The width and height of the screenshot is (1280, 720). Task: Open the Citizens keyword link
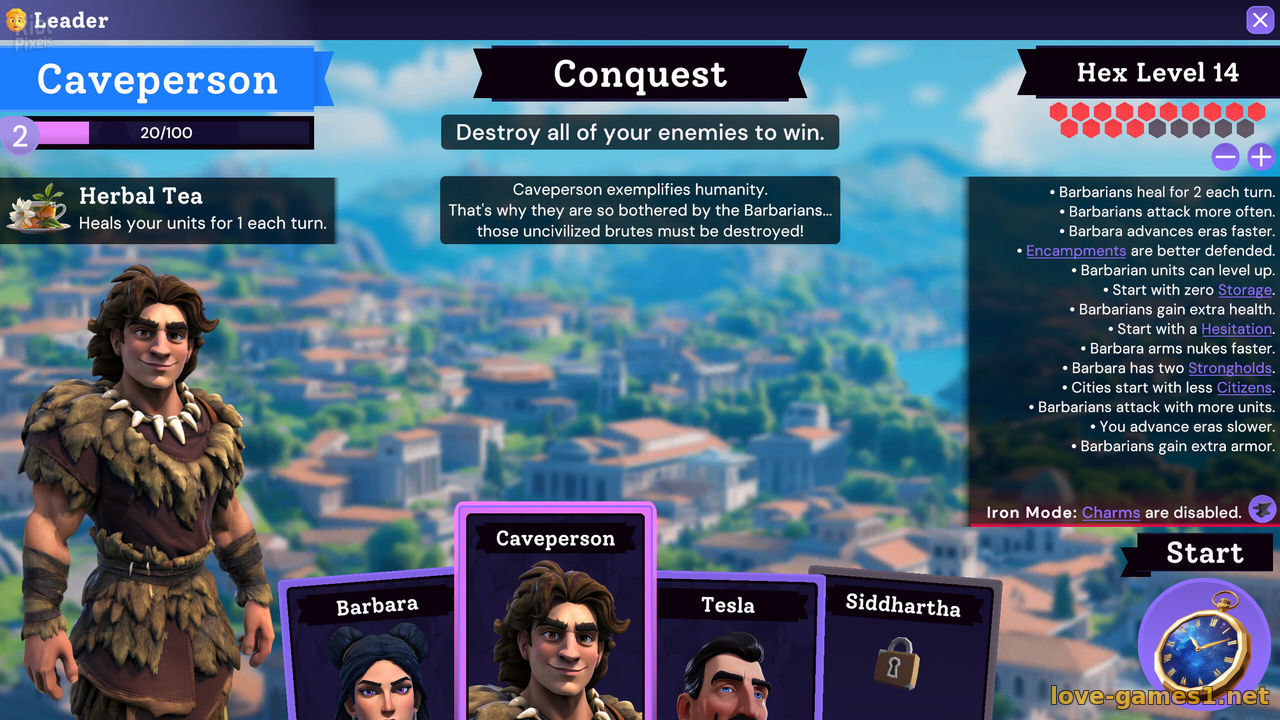(1244, 388)
